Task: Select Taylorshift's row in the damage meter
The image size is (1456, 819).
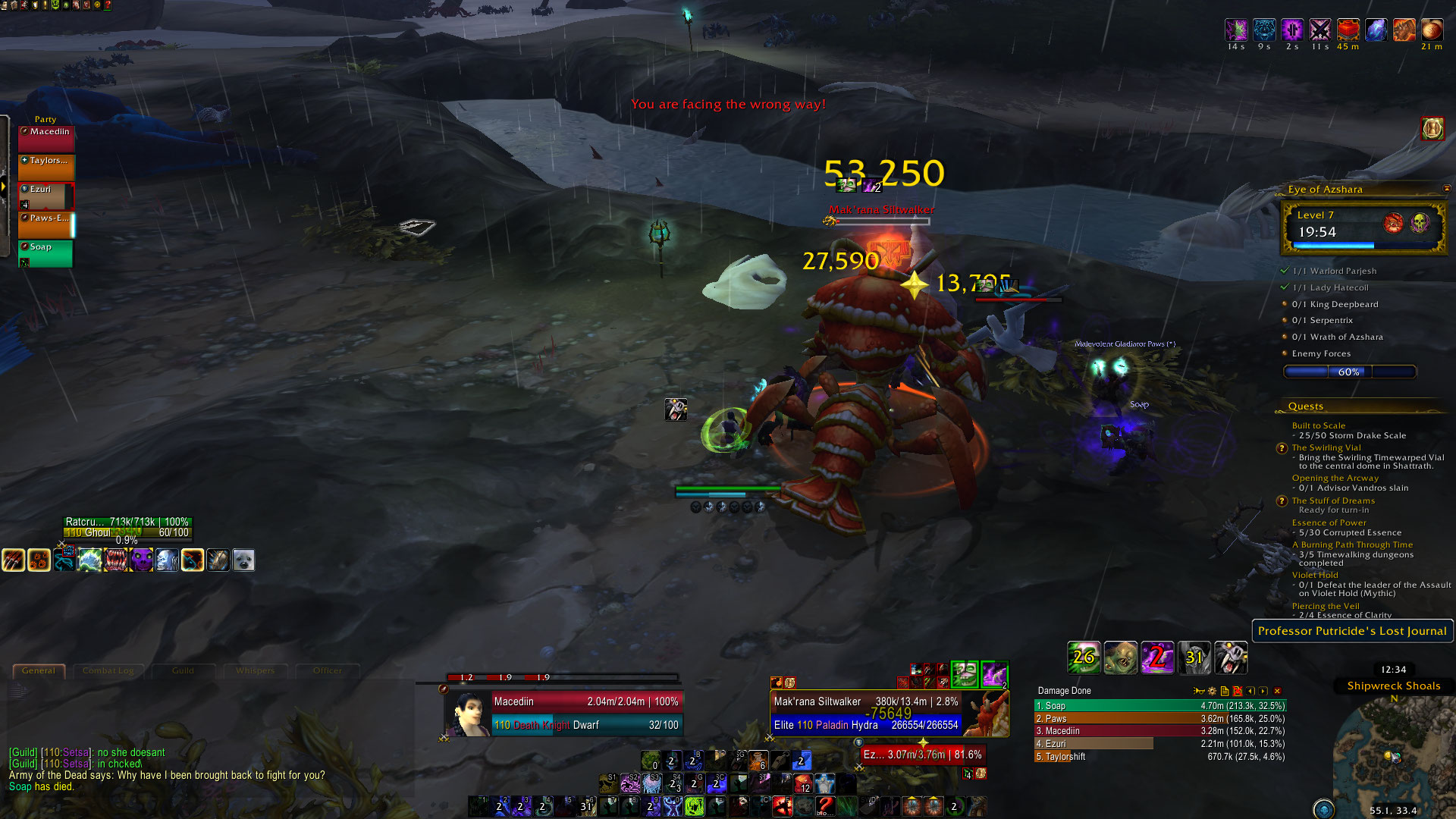Action: point(1160,757)
